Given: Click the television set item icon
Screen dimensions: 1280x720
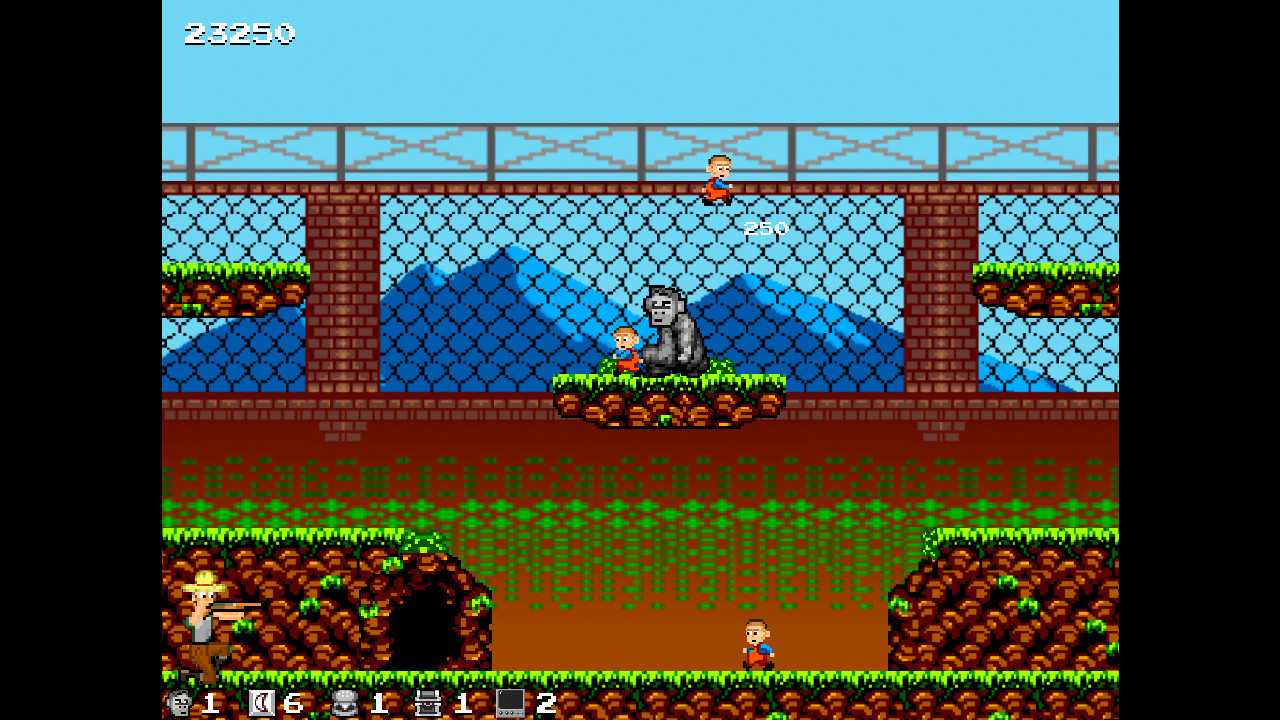Looking at the screenshot, I should [x=510, y=703].
